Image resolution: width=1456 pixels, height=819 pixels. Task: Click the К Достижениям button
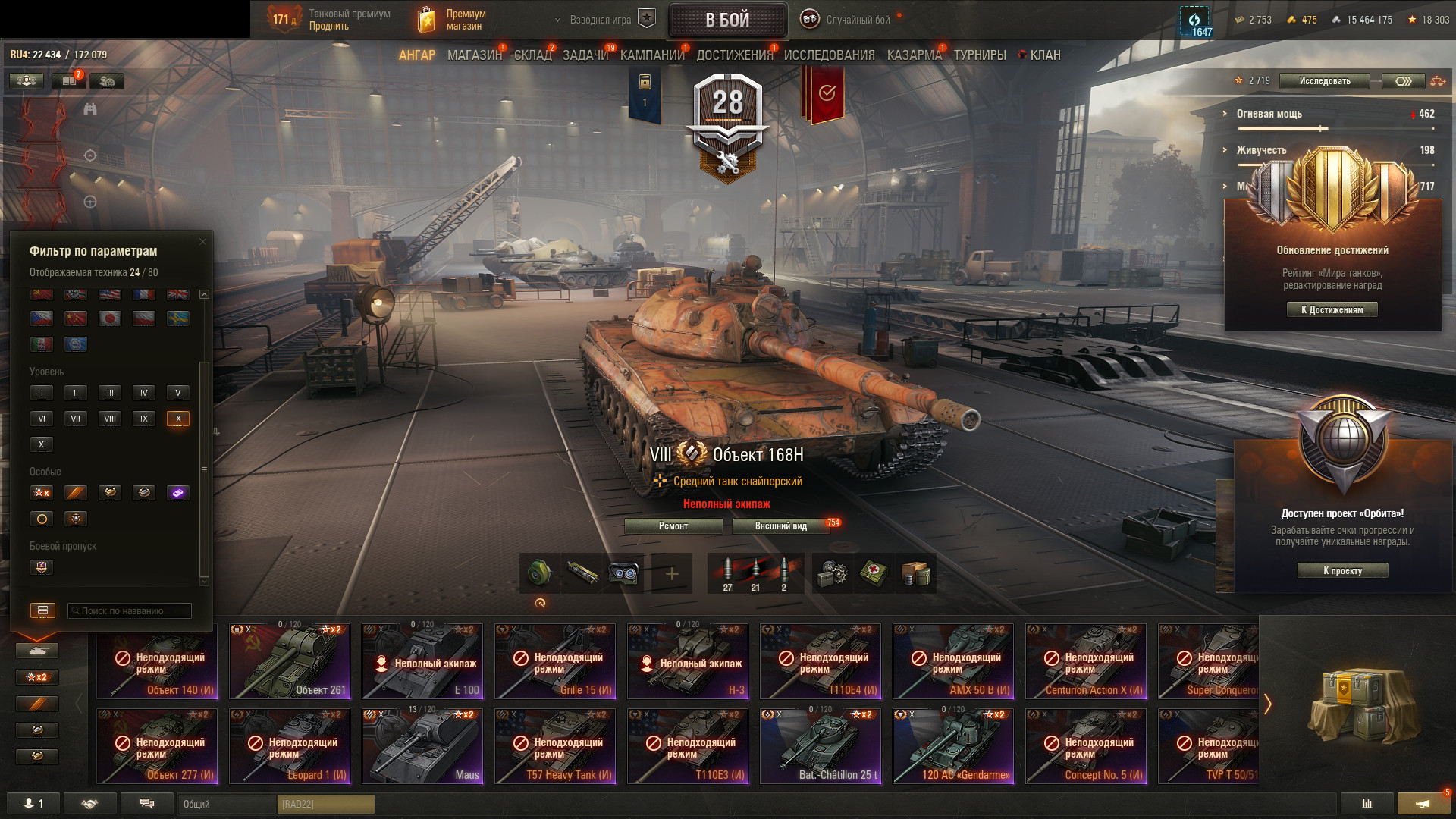point(1332,310)
